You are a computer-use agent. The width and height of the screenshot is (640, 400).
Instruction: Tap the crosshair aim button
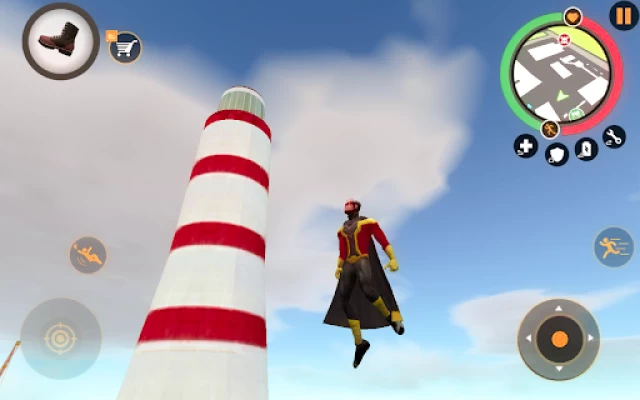pyautogui.click(x=60, y=339)
